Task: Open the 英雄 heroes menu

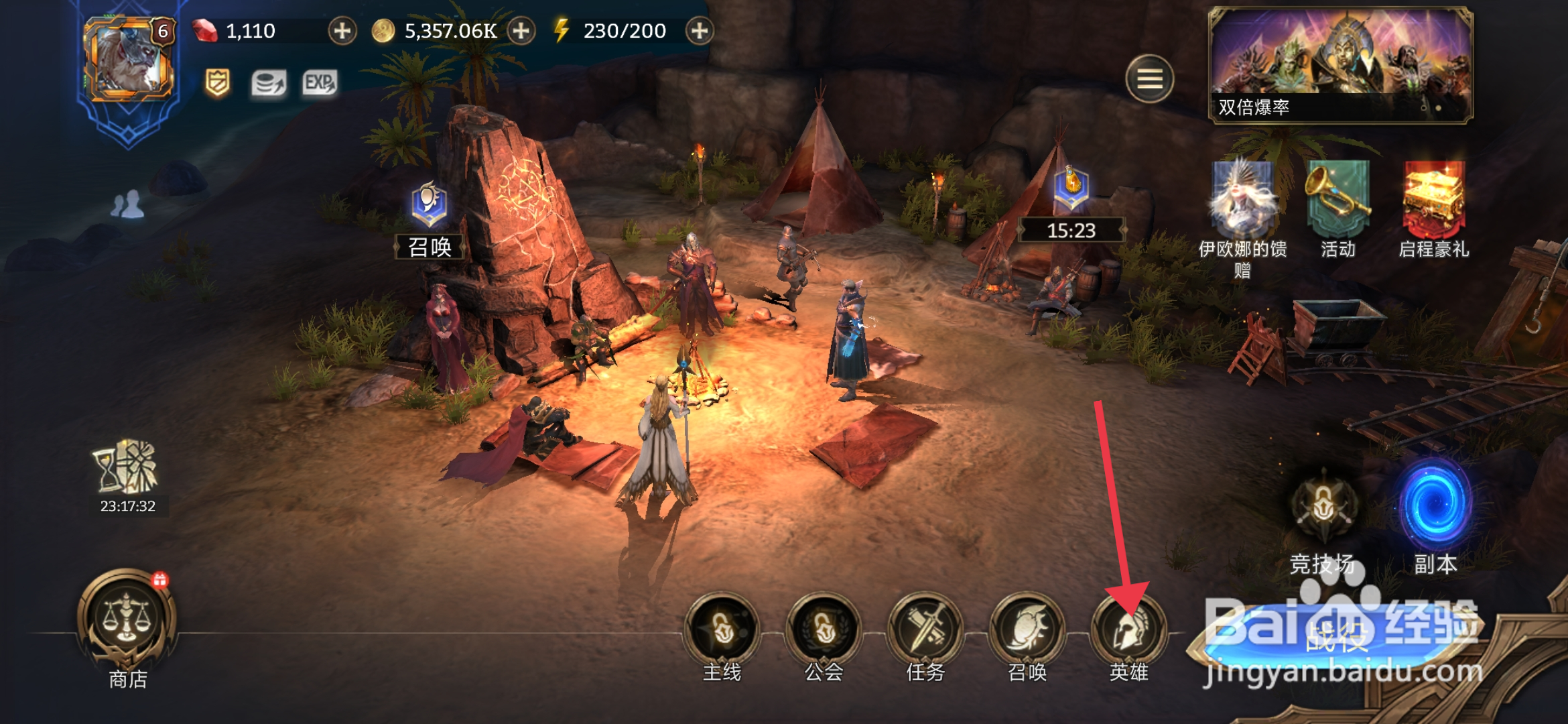Action: pyautogui.click(x=1129, y=630)
